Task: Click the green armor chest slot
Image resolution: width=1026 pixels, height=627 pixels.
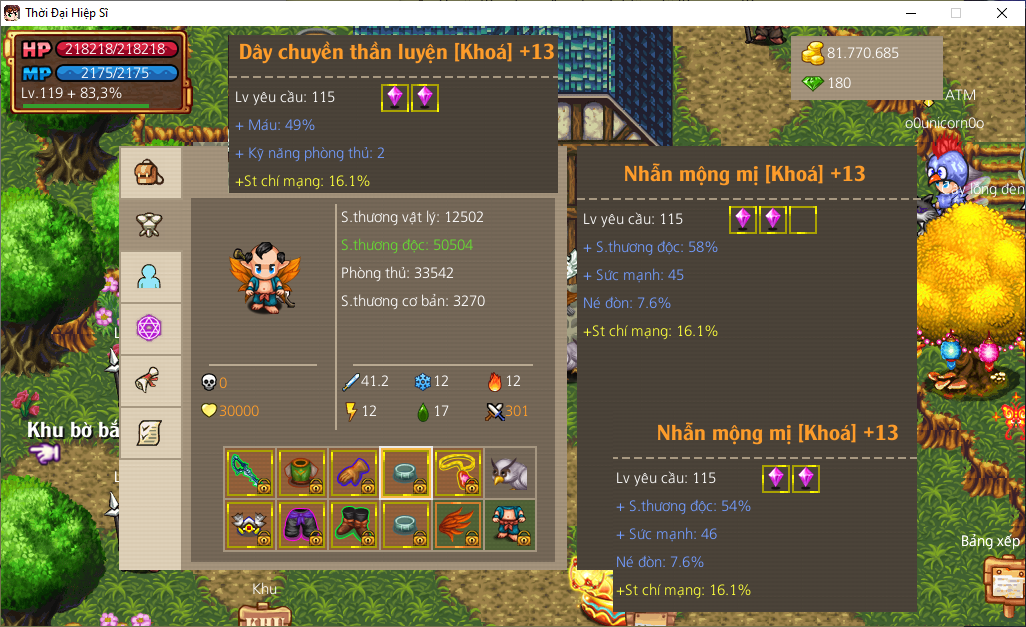Action: [302, 473]
